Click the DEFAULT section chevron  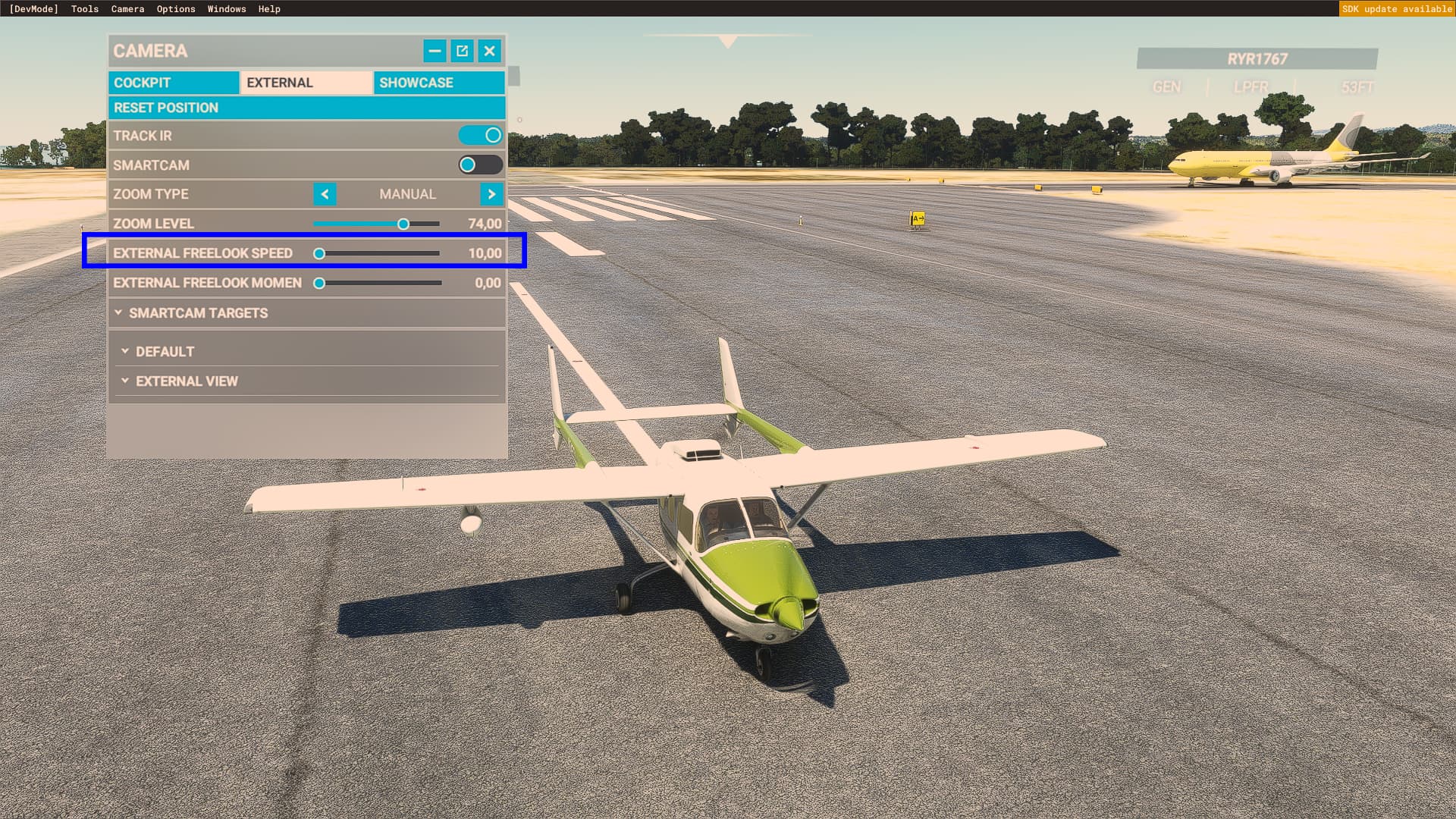pos(126,351)
